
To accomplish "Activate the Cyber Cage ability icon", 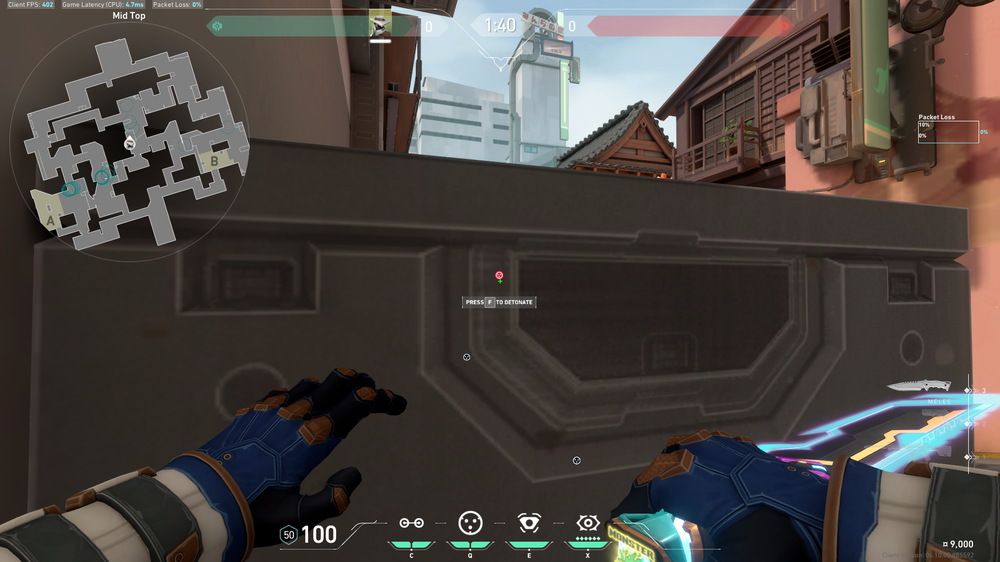I will [x=469, y=522].
